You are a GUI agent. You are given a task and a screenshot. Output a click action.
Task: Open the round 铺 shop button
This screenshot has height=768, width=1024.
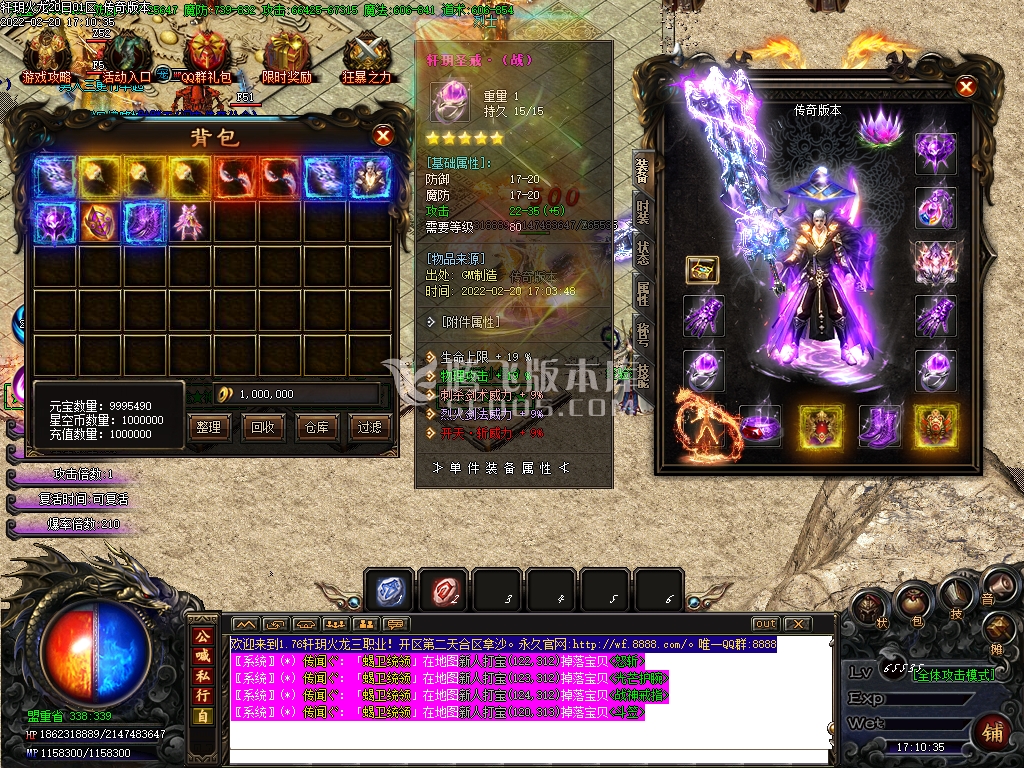[x=993, y=730]
